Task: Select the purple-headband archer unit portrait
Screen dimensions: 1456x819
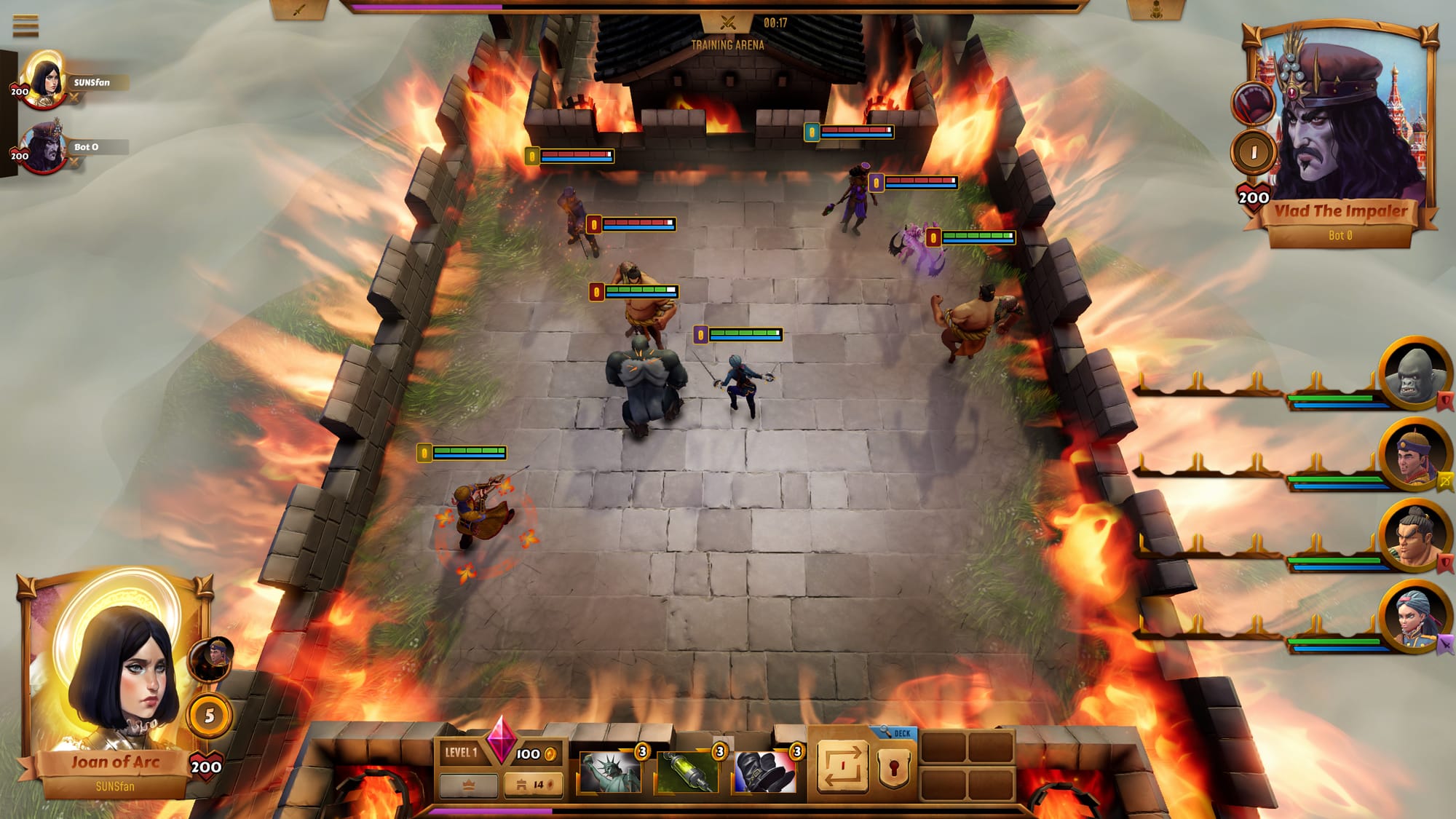Action: pyautogui.click(x=1414, y=456)
